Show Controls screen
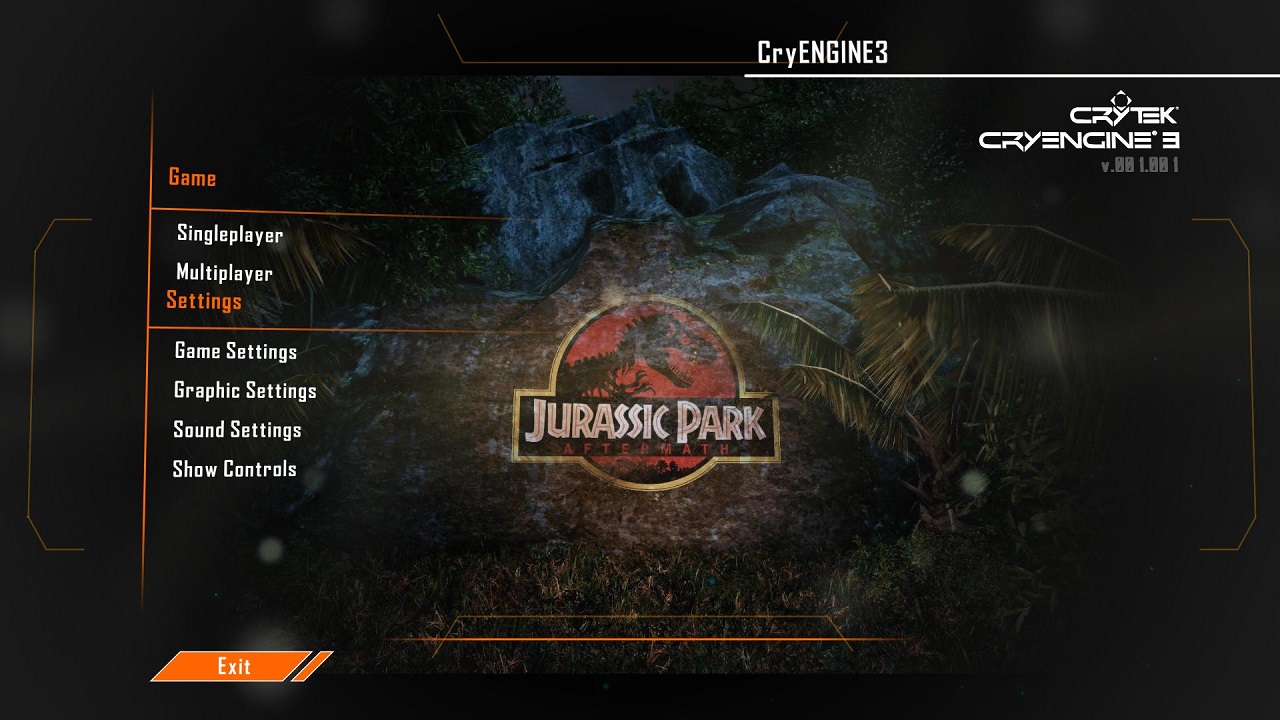The width and height of the screenshot is (1280, 720). click(x=234, y=469)
